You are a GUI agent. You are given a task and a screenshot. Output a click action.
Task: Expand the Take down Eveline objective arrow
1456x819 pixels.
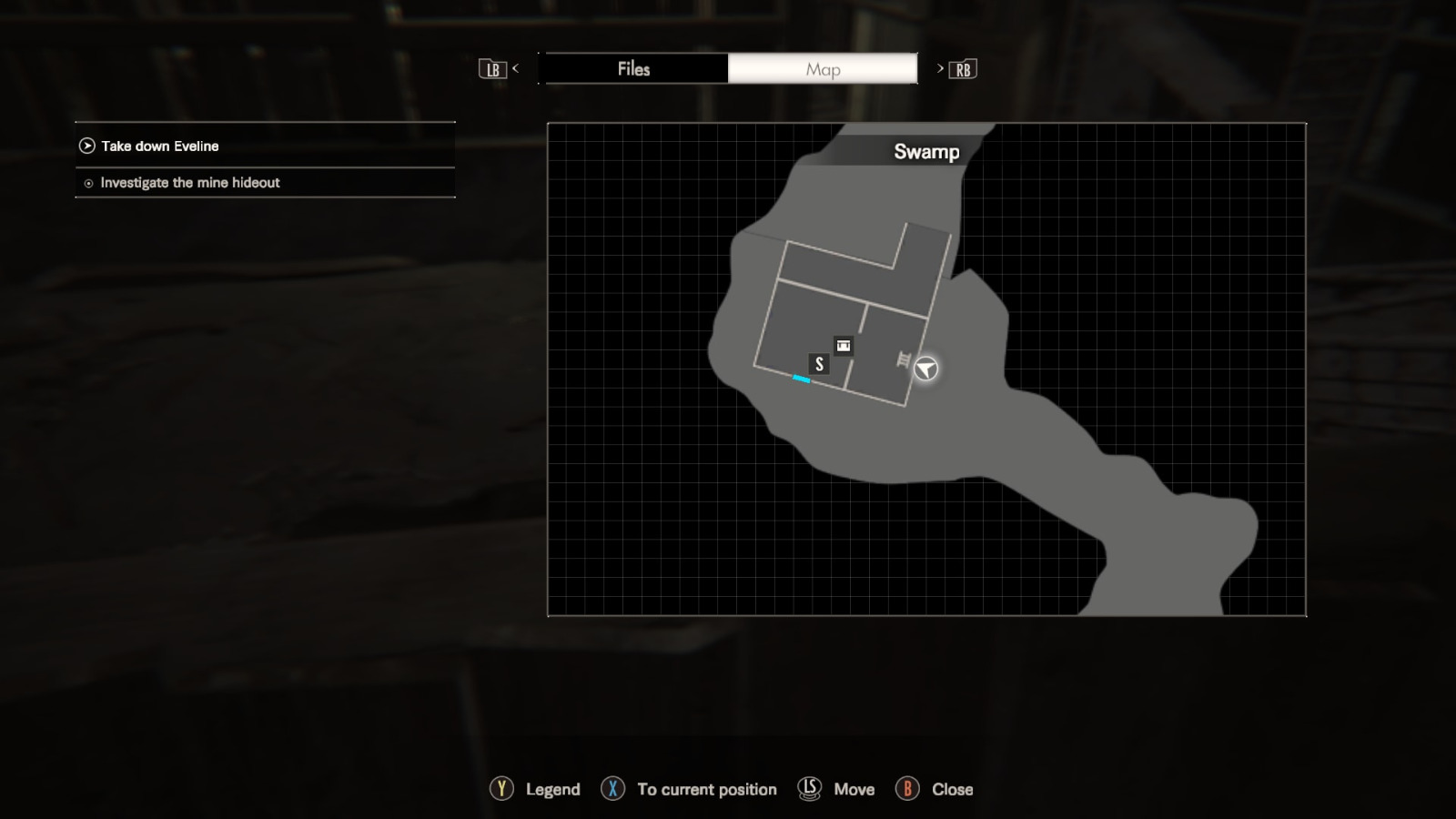pos(86,145)
